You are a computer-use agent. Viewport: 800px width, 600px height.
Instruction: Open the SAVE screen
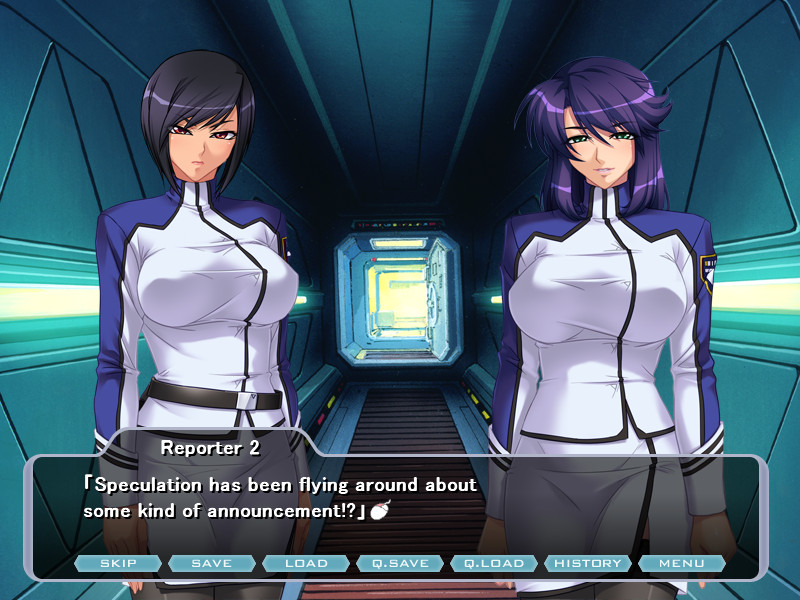(212, 563)
